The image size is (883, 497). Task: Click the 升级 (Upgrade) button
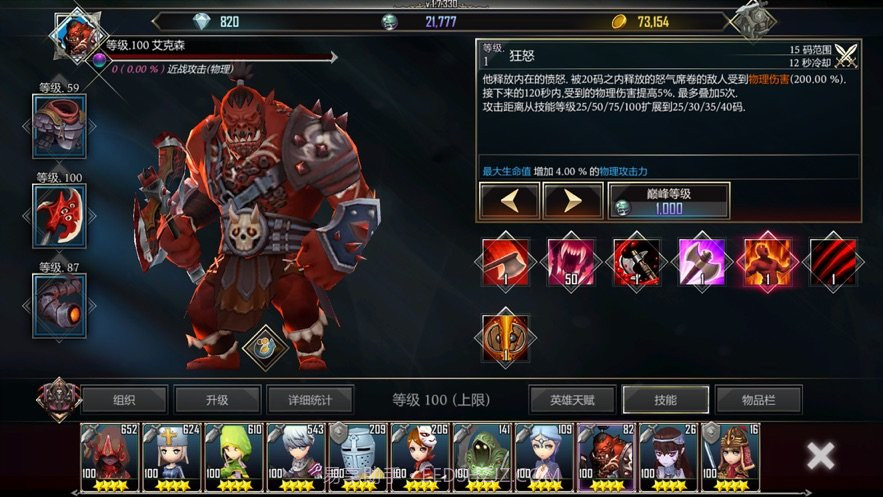[217, 400]
